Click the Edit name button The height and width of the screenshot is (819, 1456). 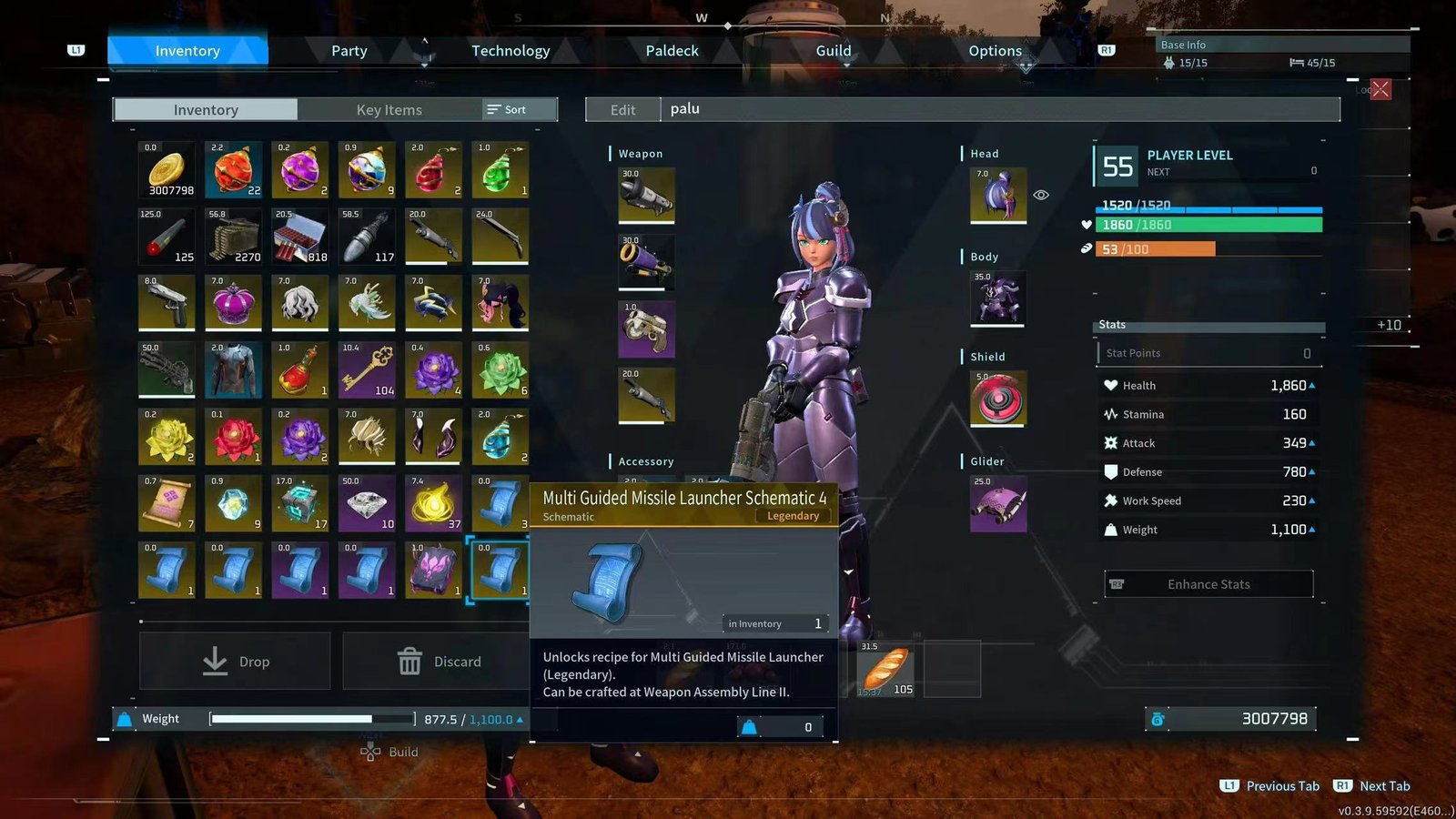point(622,110)
